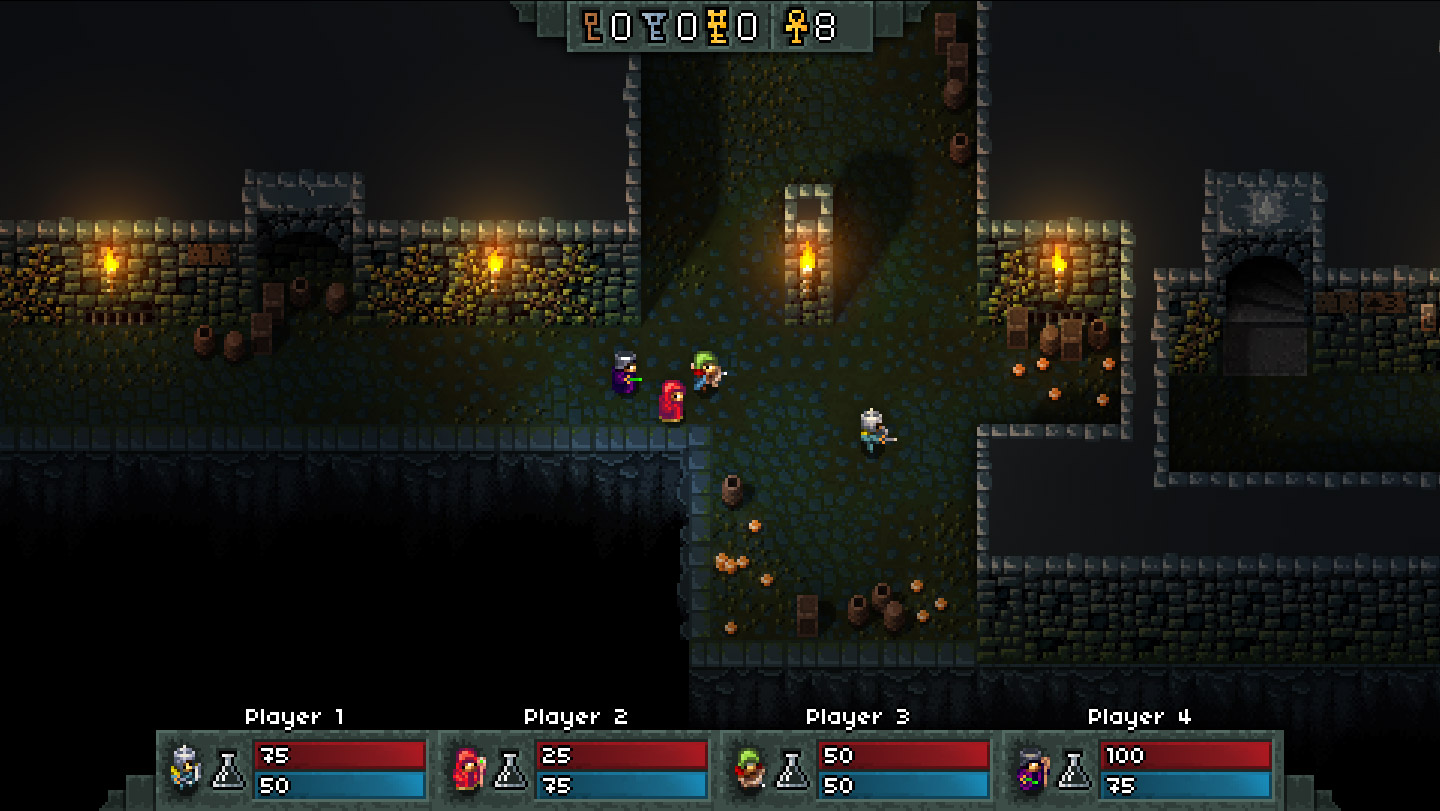Select Player 1's potion flask icon
1440x811 pixels.
pos(229,769)
